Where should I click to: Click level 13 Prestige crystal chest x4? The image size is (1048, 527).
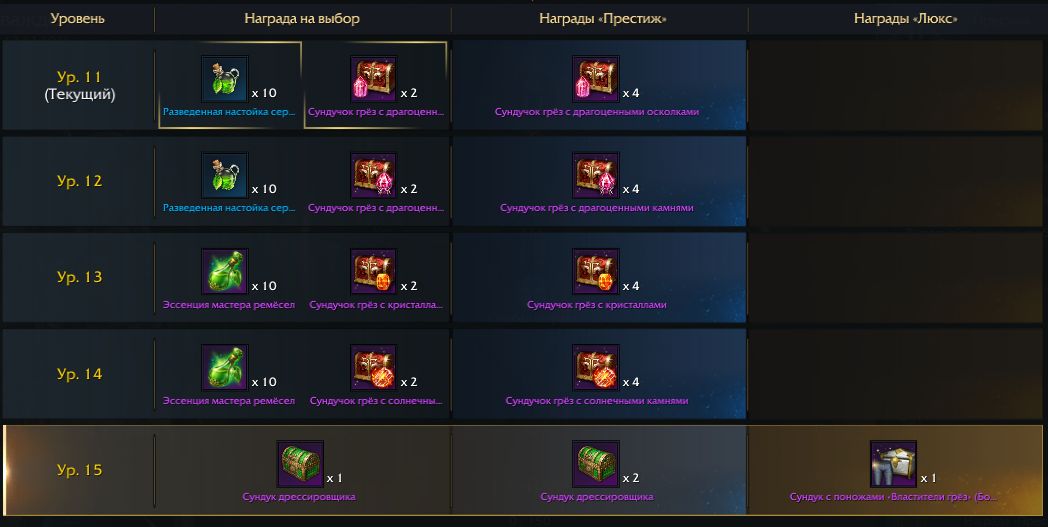coord(596,272)
